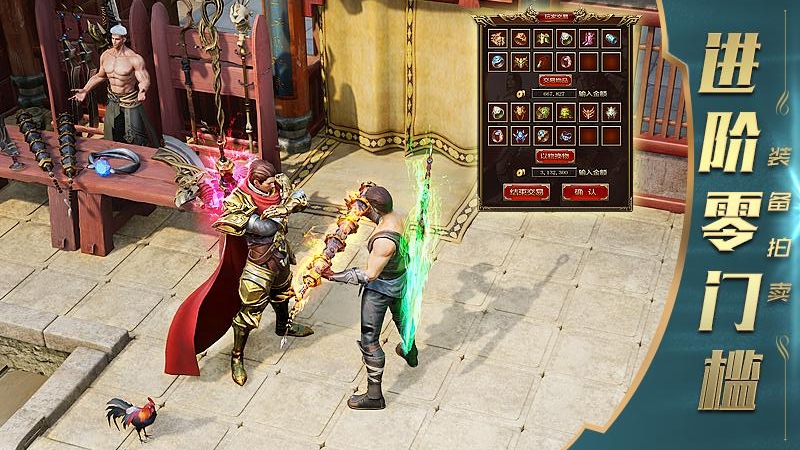Click the 交易物品 trade items button

pos(555,79)
